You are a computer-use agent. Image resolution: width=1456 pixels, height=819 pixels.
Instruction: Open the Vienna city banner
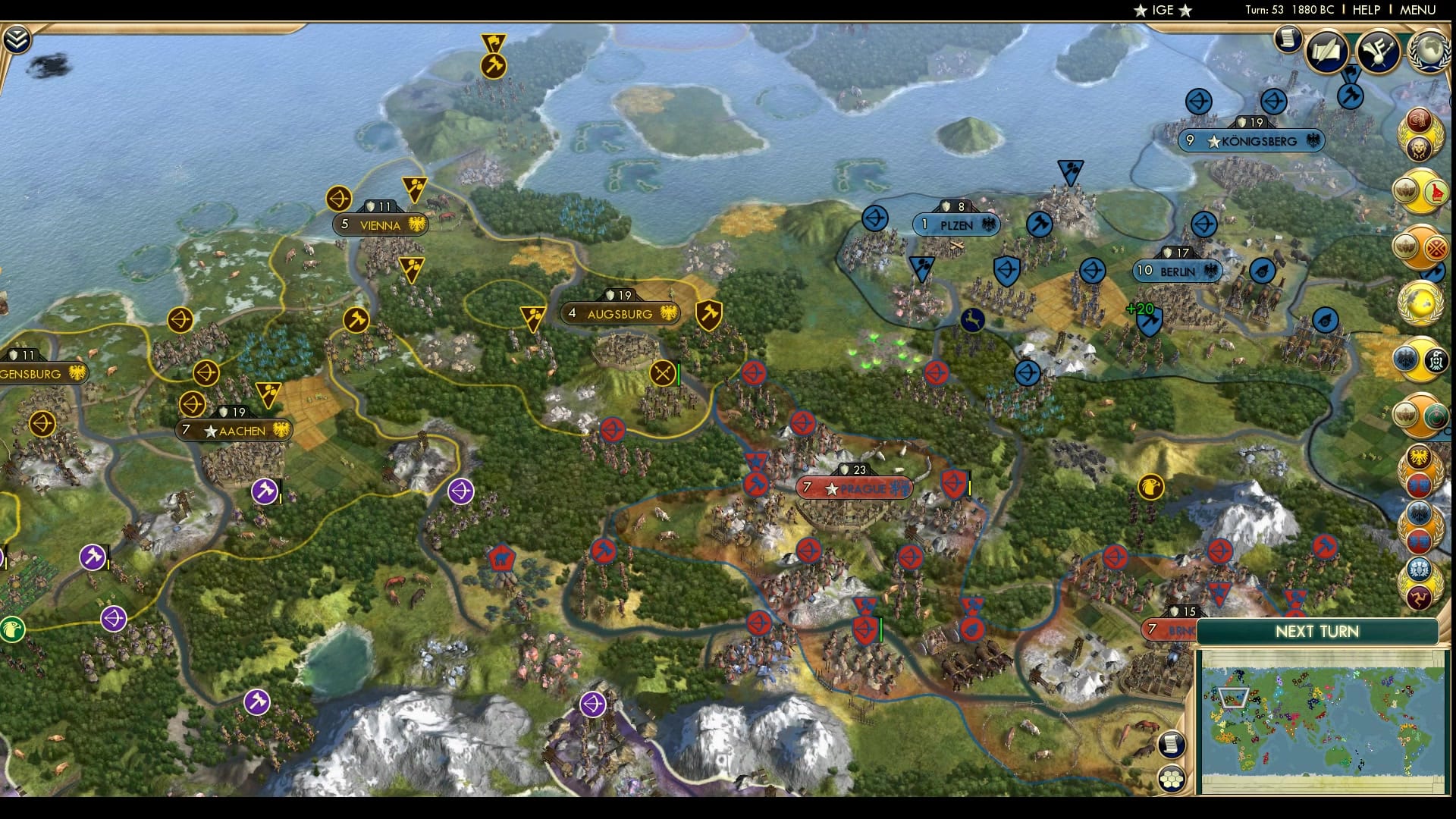coord(380,225)
